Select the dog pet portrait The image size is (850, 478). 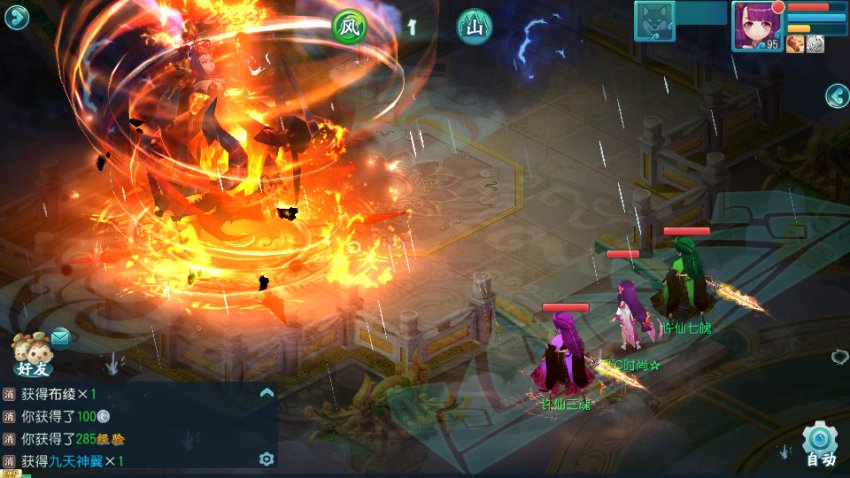[654, 21]
